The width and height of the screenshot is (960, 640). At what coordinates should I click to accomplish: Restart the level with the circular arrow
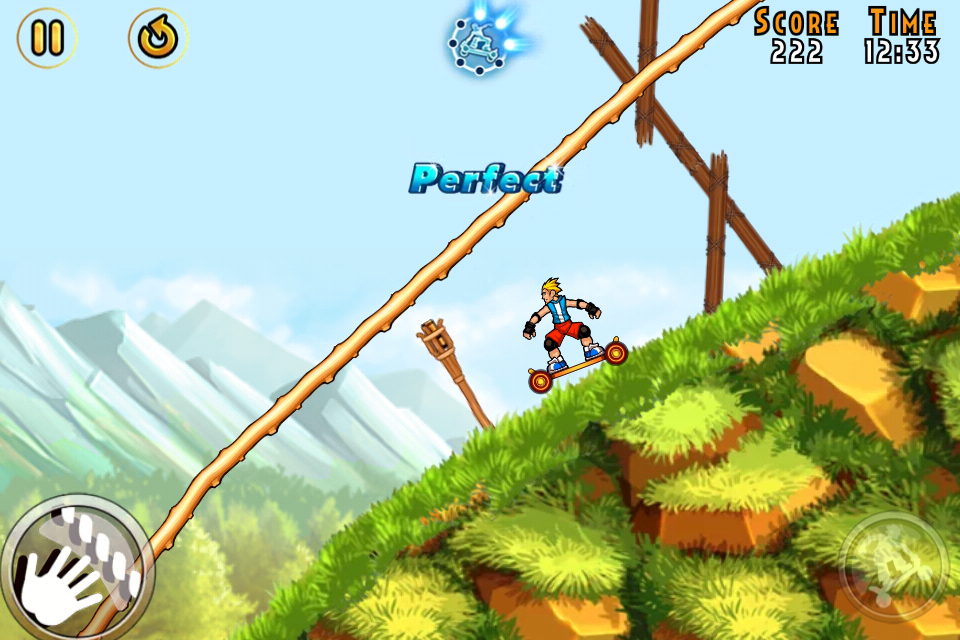click(x=158, y=38)
